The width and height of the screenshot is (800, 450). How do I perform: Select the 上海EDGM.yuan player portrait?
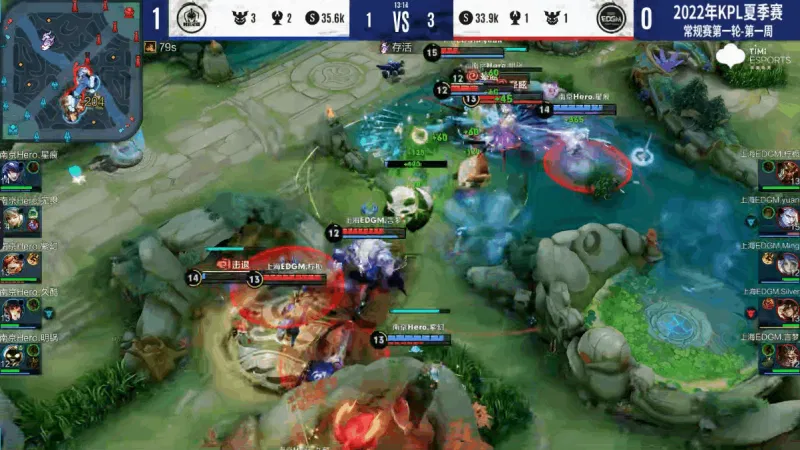783,219
